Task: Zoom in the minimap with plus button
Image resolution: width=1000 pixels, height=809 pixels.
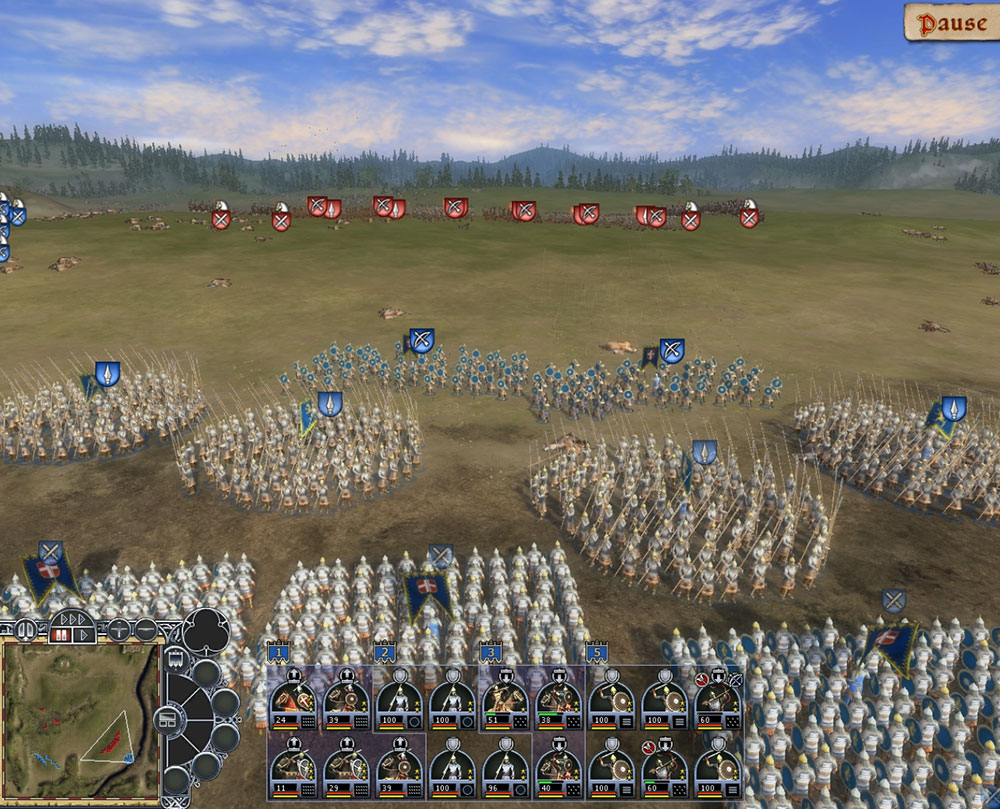Action: [x=118, y=630]
